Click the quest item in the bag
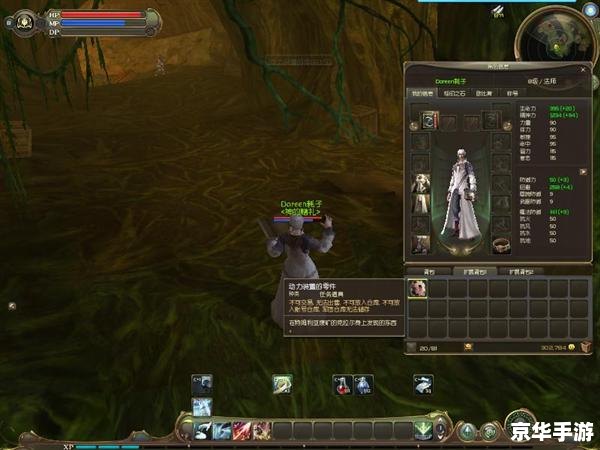This screenshot has width=600, height=450. pos(419,288)
